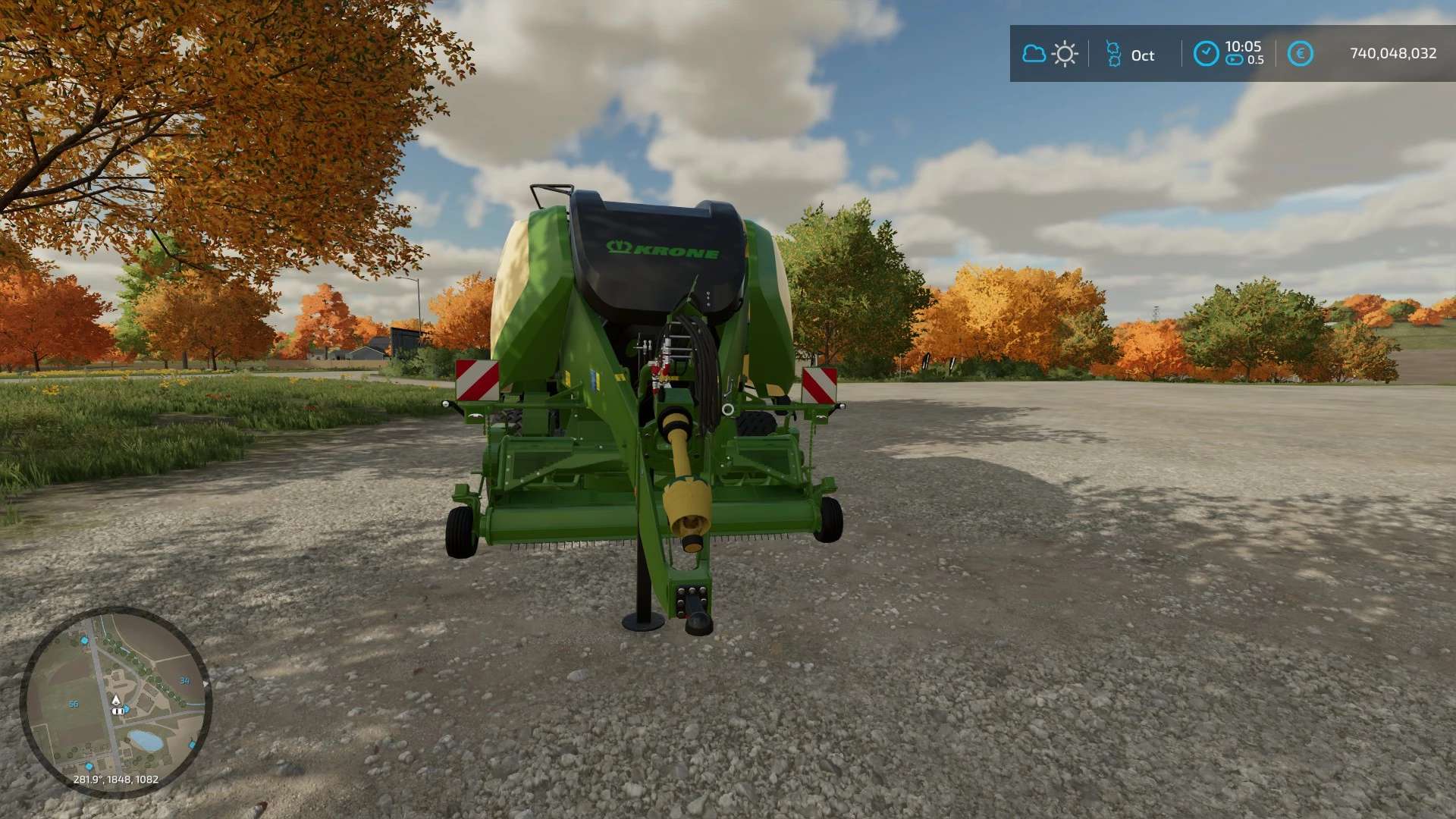Click the euro money icon
The width and height of the screenshot is (1456, 819).
tap(1300, 54)
